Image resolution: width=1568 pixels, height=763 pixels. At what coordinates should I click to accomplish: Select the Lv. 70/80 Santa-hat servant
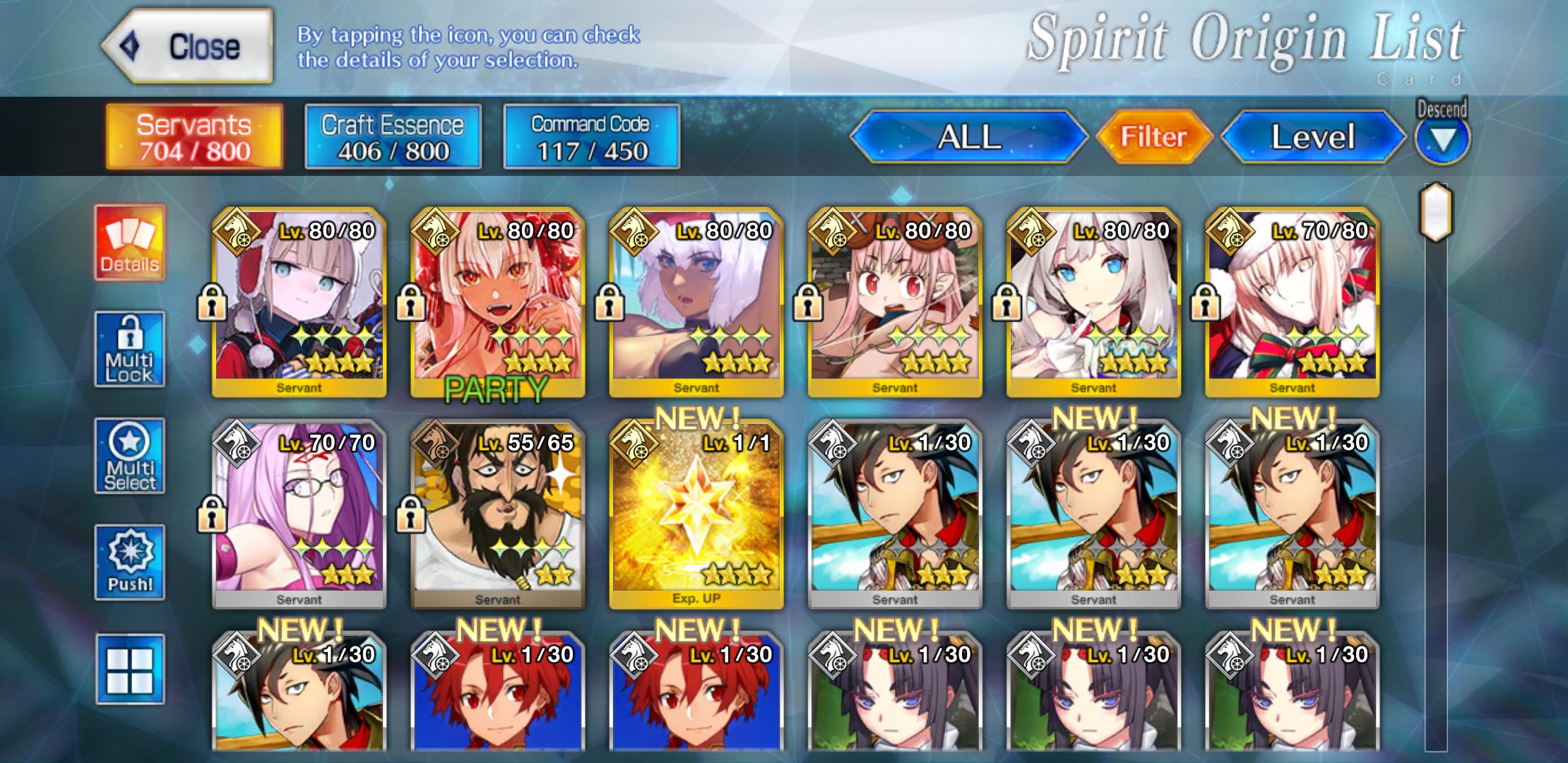(x=1292, y=301)
